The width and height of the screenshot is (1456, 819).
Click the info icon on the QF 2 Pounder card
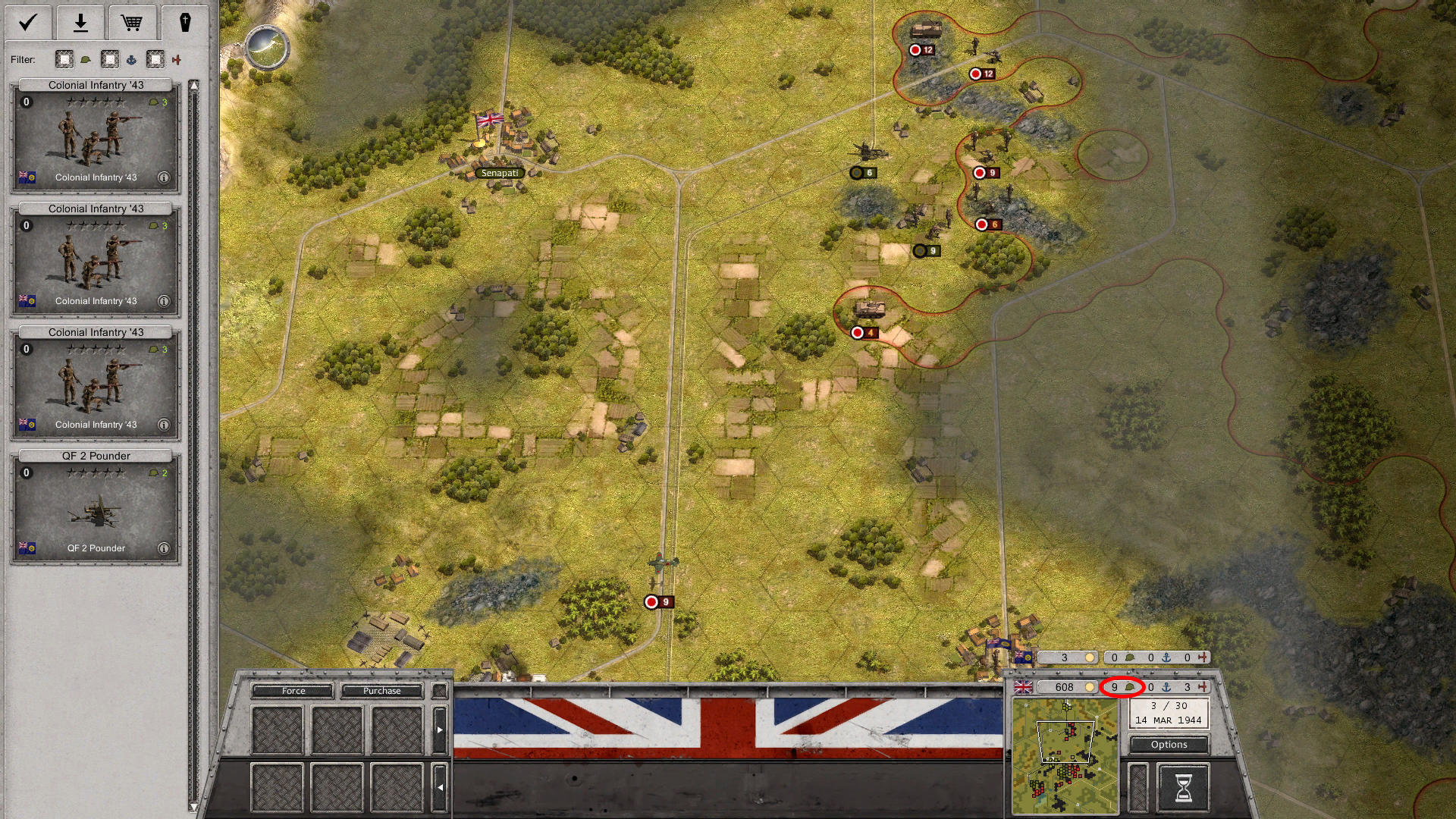point(163,548)
